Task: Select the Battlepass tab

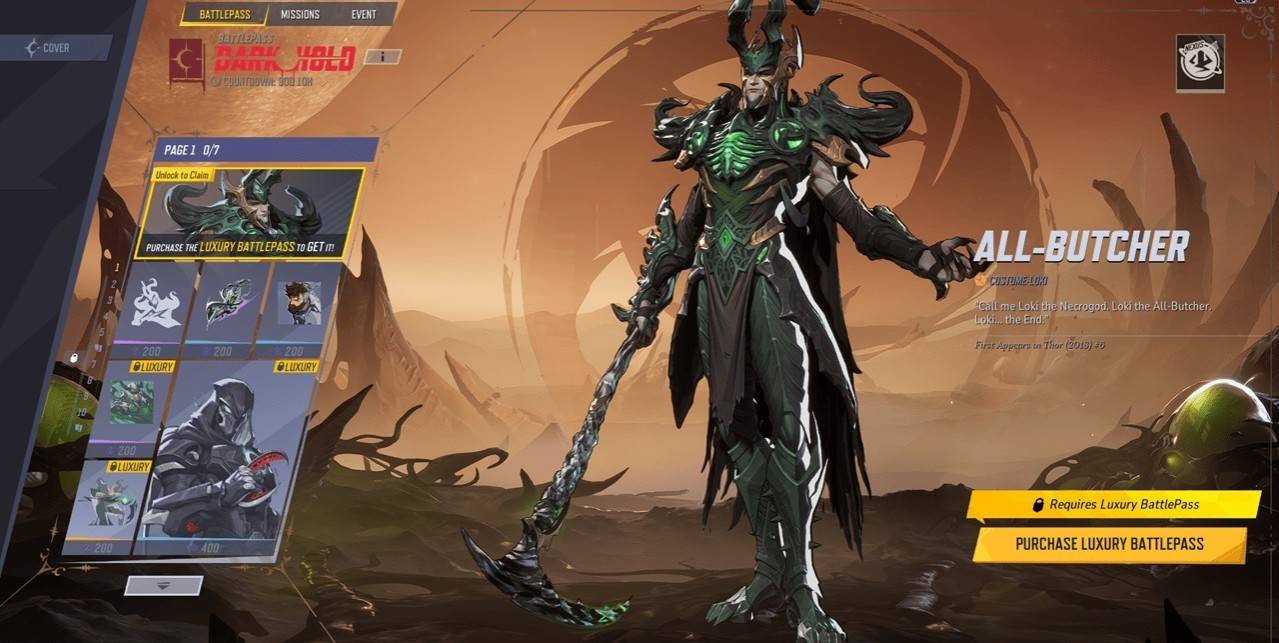Action: (x=224, y=14)
